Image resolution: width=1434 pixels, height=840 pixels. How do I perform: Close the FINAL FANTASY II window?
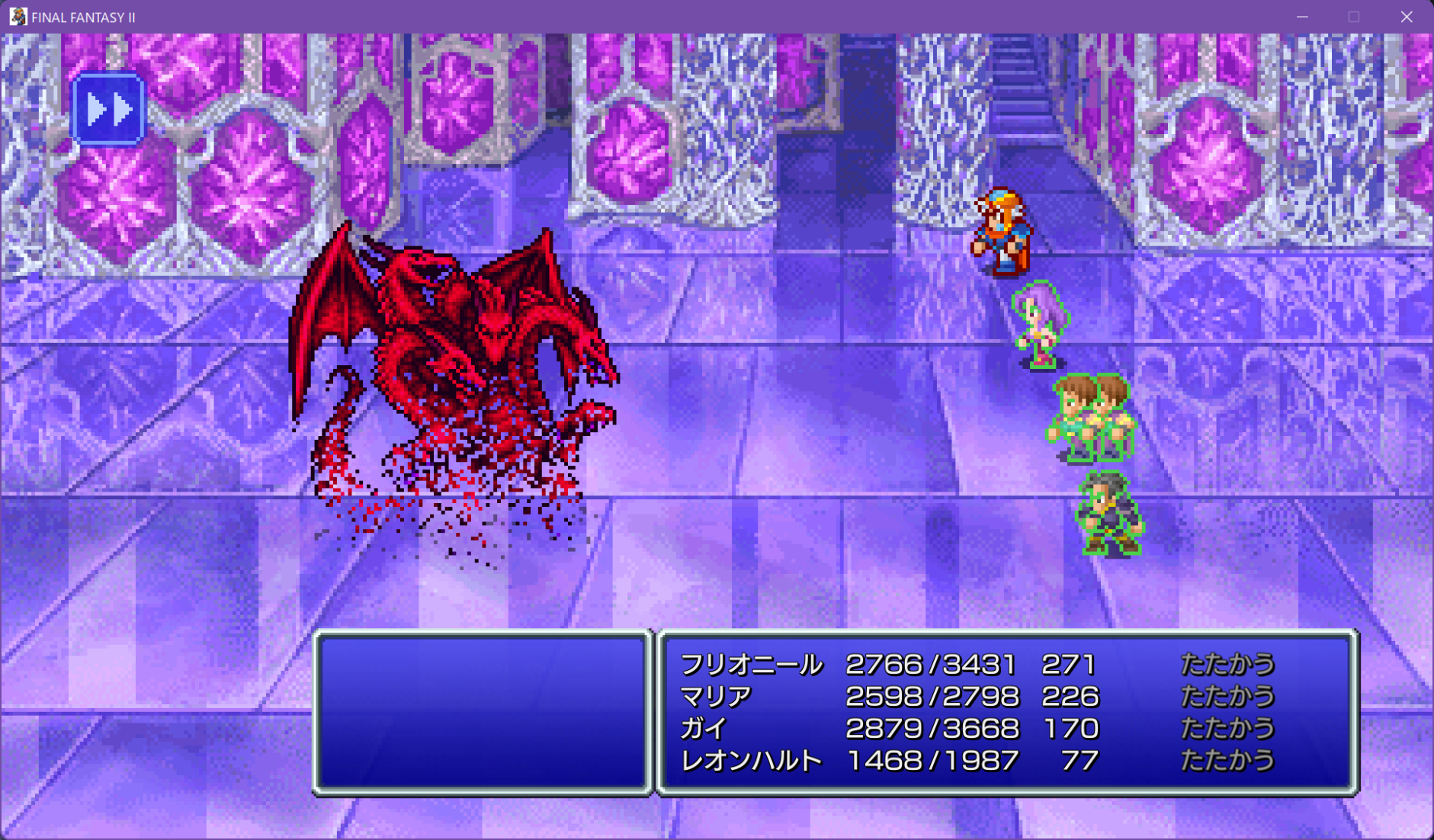(x=1407, y=17)
